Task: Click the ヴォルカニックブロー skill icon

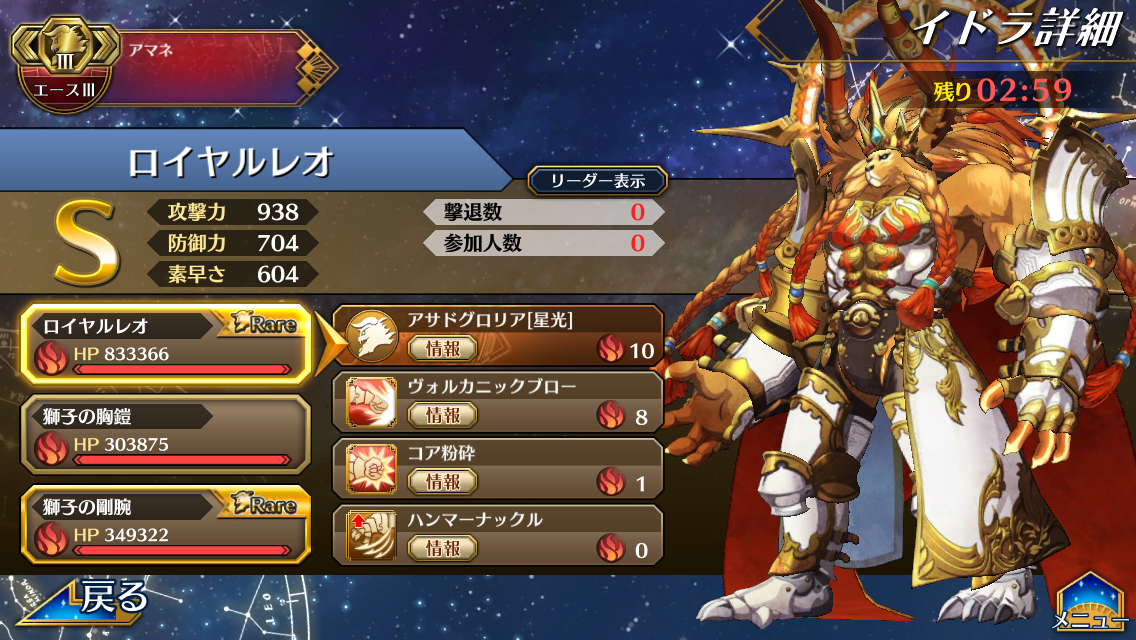Action: point(370,403)
